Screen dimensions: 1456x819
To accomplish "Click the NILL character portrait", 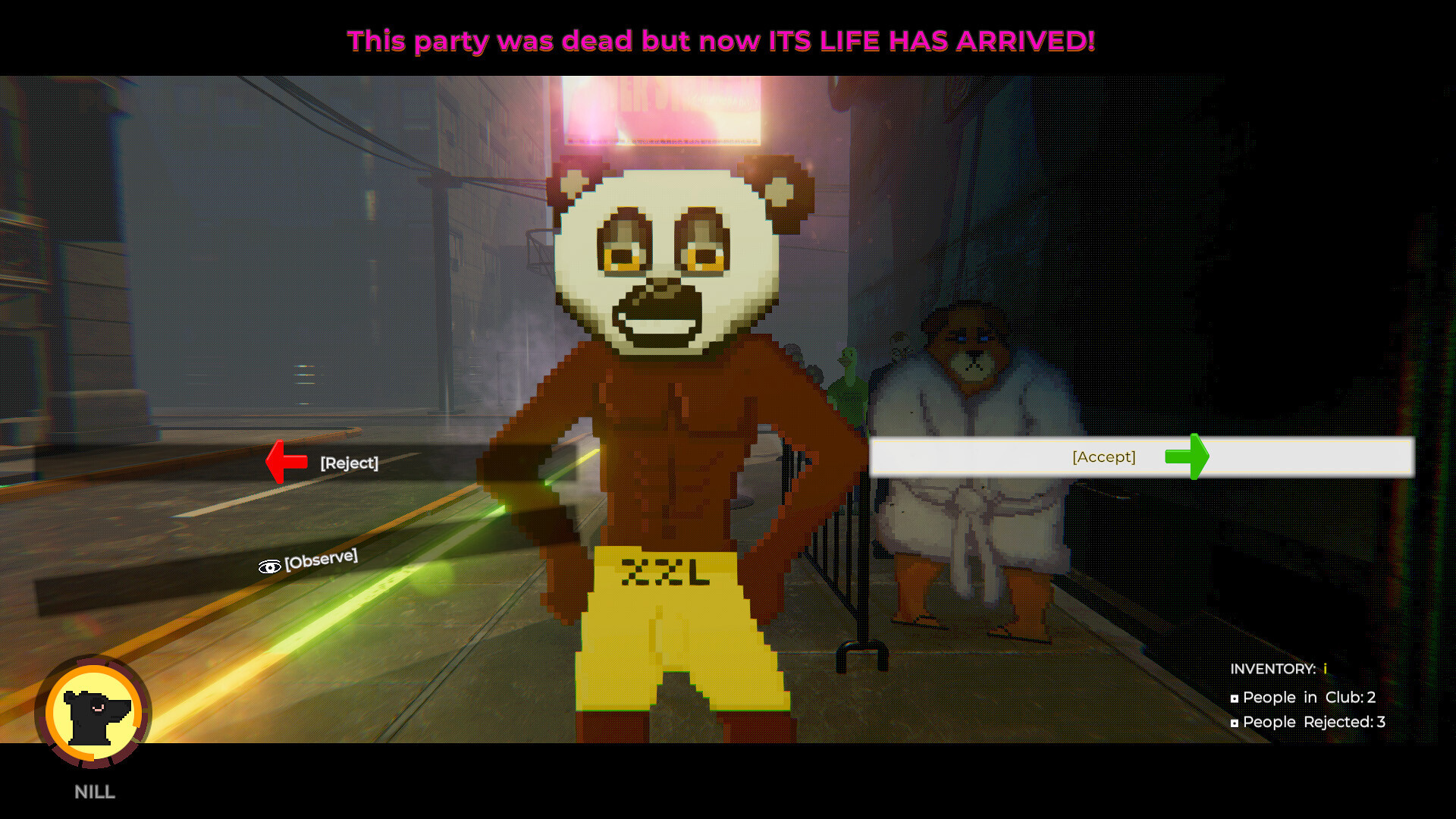I will (x=94, y=714).
